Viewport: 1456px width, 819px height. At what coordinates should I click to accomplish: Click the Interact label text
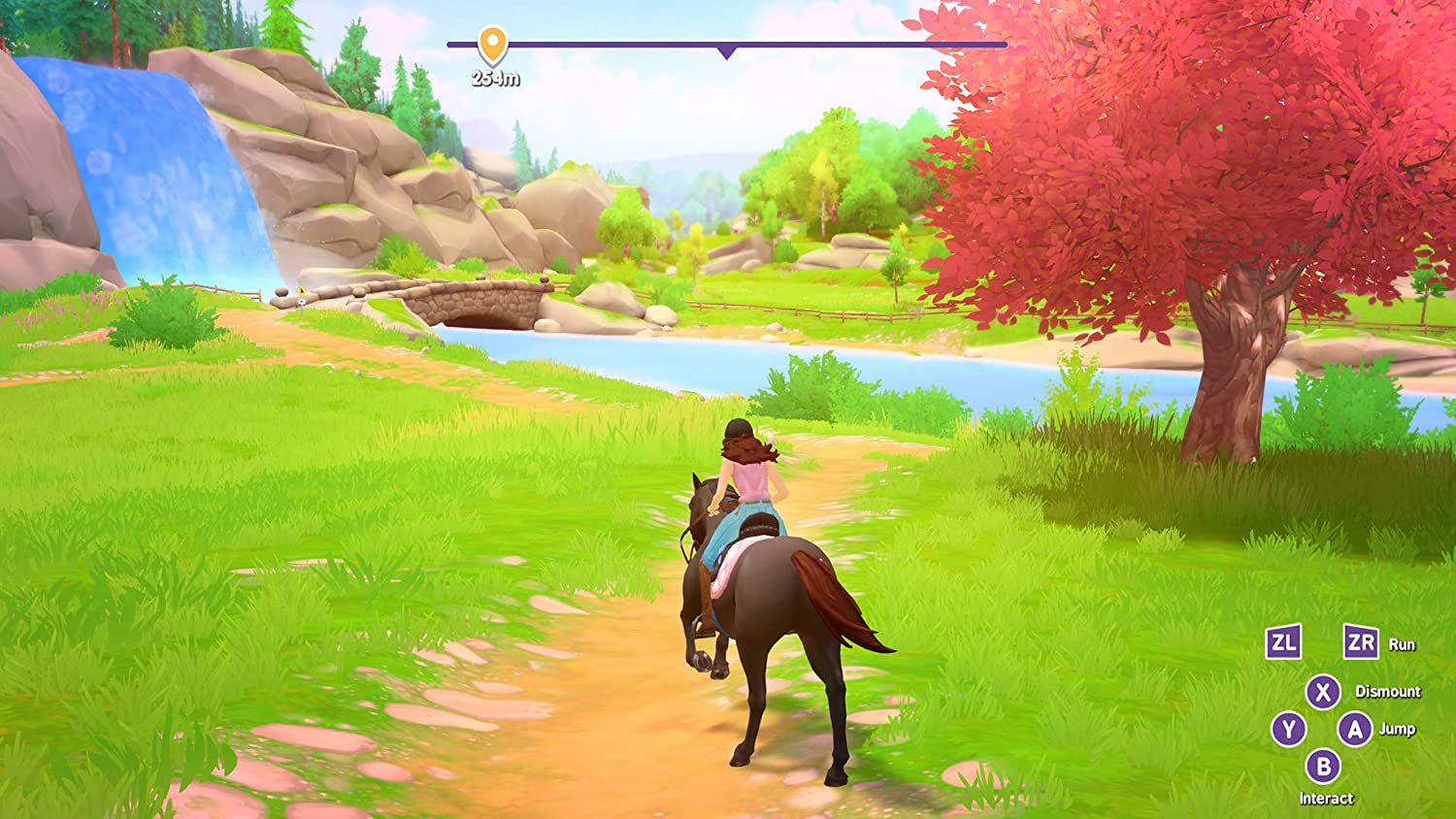(1326, 798)
